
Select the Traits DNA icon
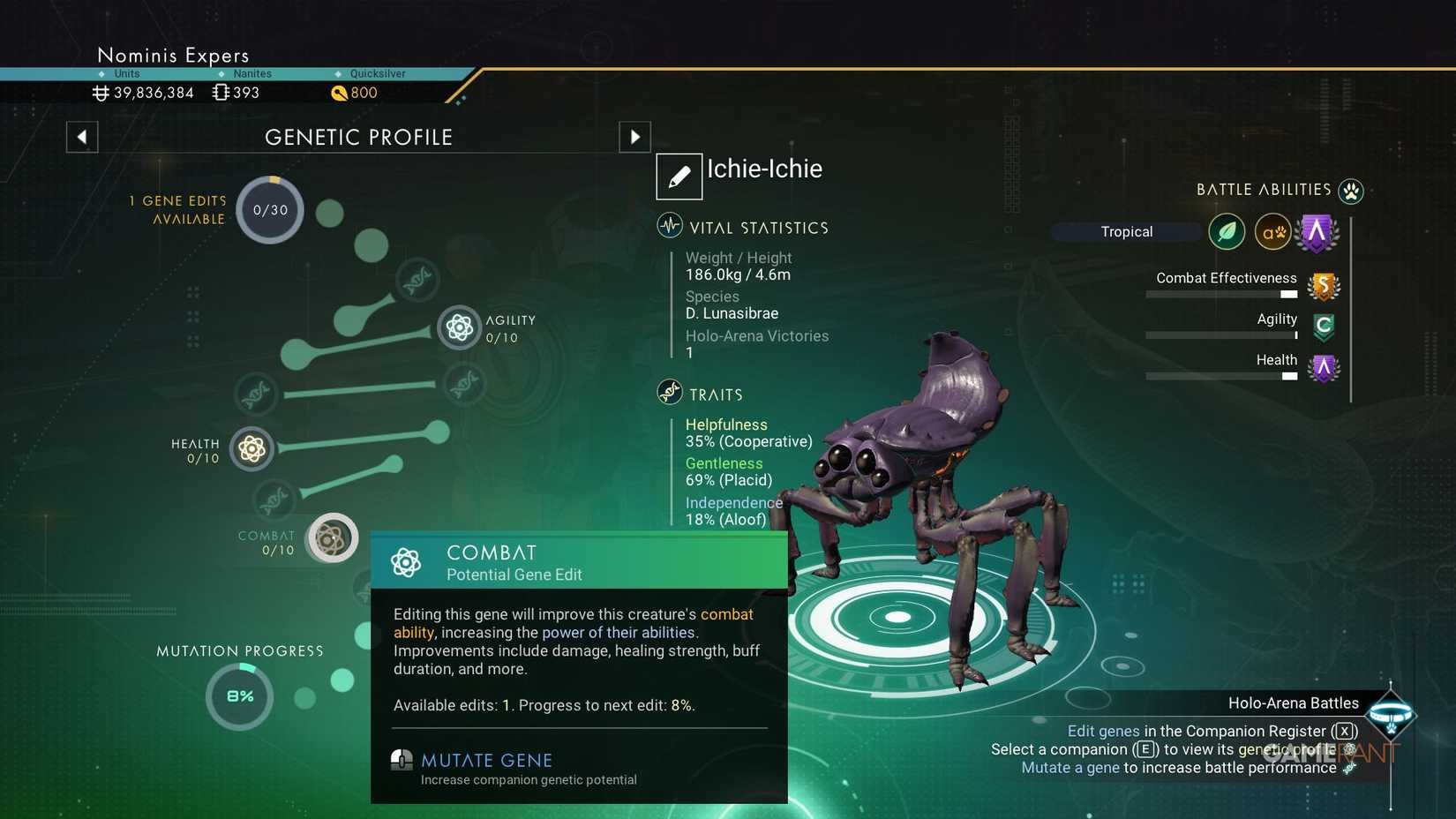pyautogui.click(x=668, y=393)
